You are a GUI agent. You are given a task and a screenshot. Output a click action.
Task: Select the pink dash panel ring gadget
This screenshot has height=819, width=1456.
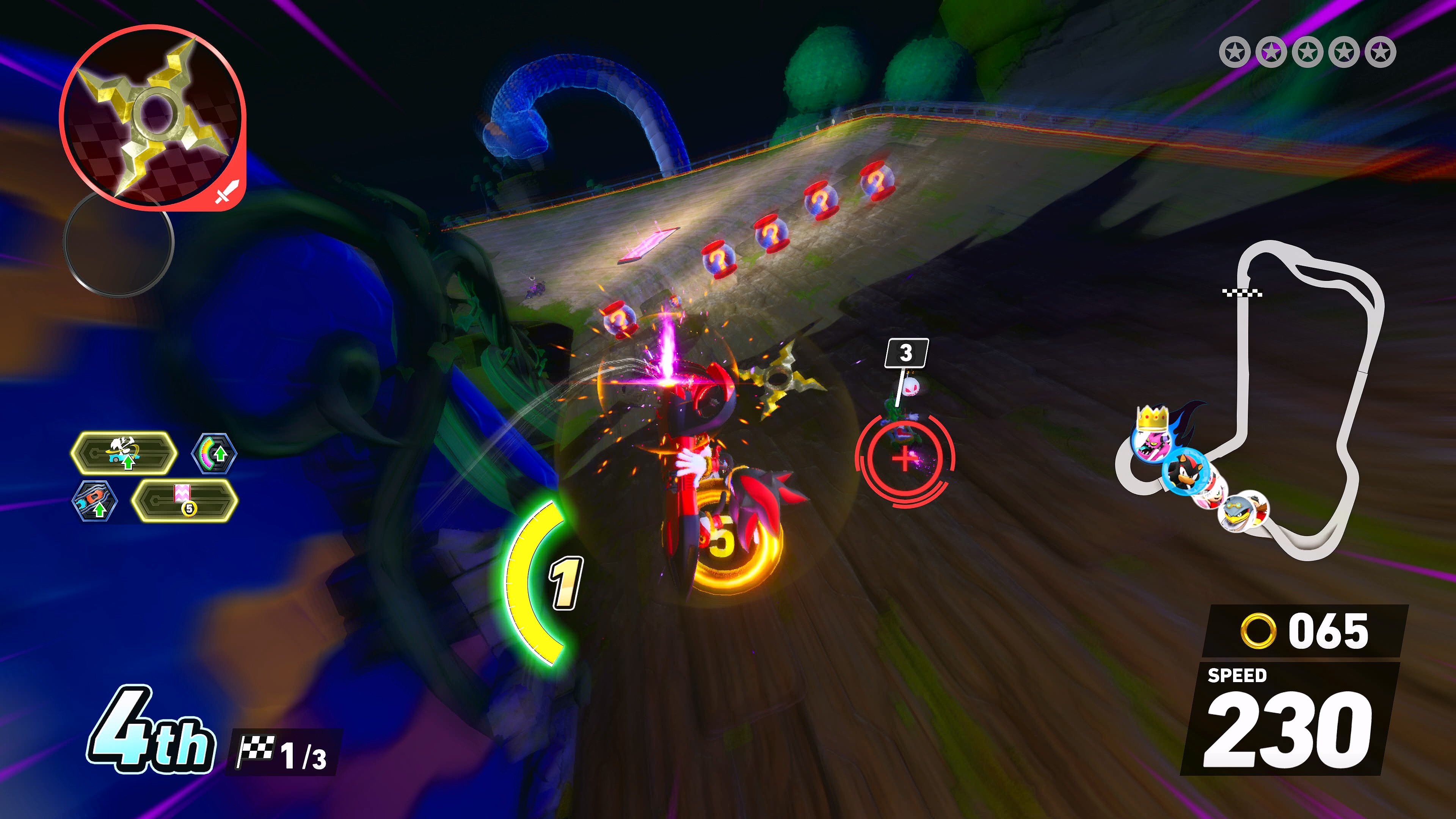(x=185, y=501)
